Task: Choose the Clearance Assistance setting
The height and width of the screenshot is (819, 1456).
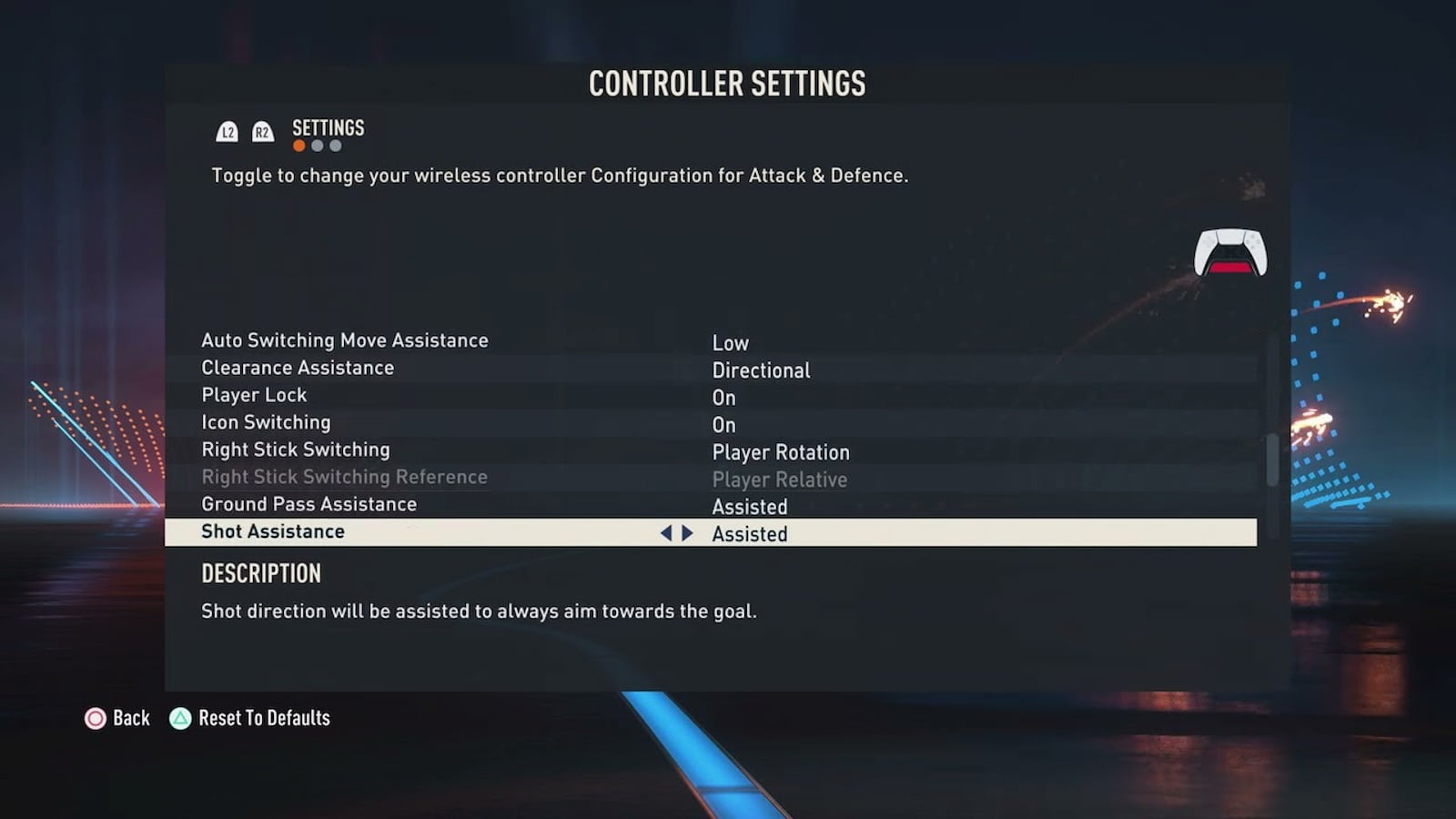Action: [x=298, y=369]
